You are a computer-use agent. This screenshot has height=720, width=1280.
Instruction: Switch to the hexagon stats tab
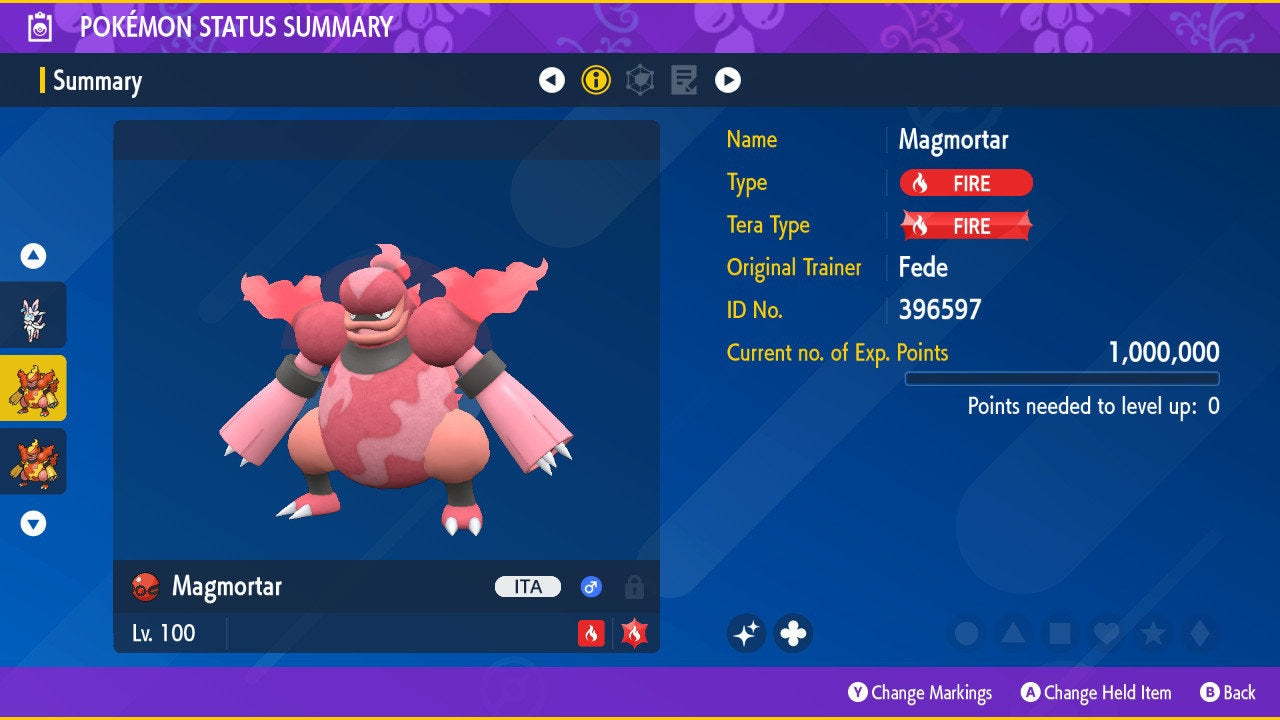[x=640, y=81]
